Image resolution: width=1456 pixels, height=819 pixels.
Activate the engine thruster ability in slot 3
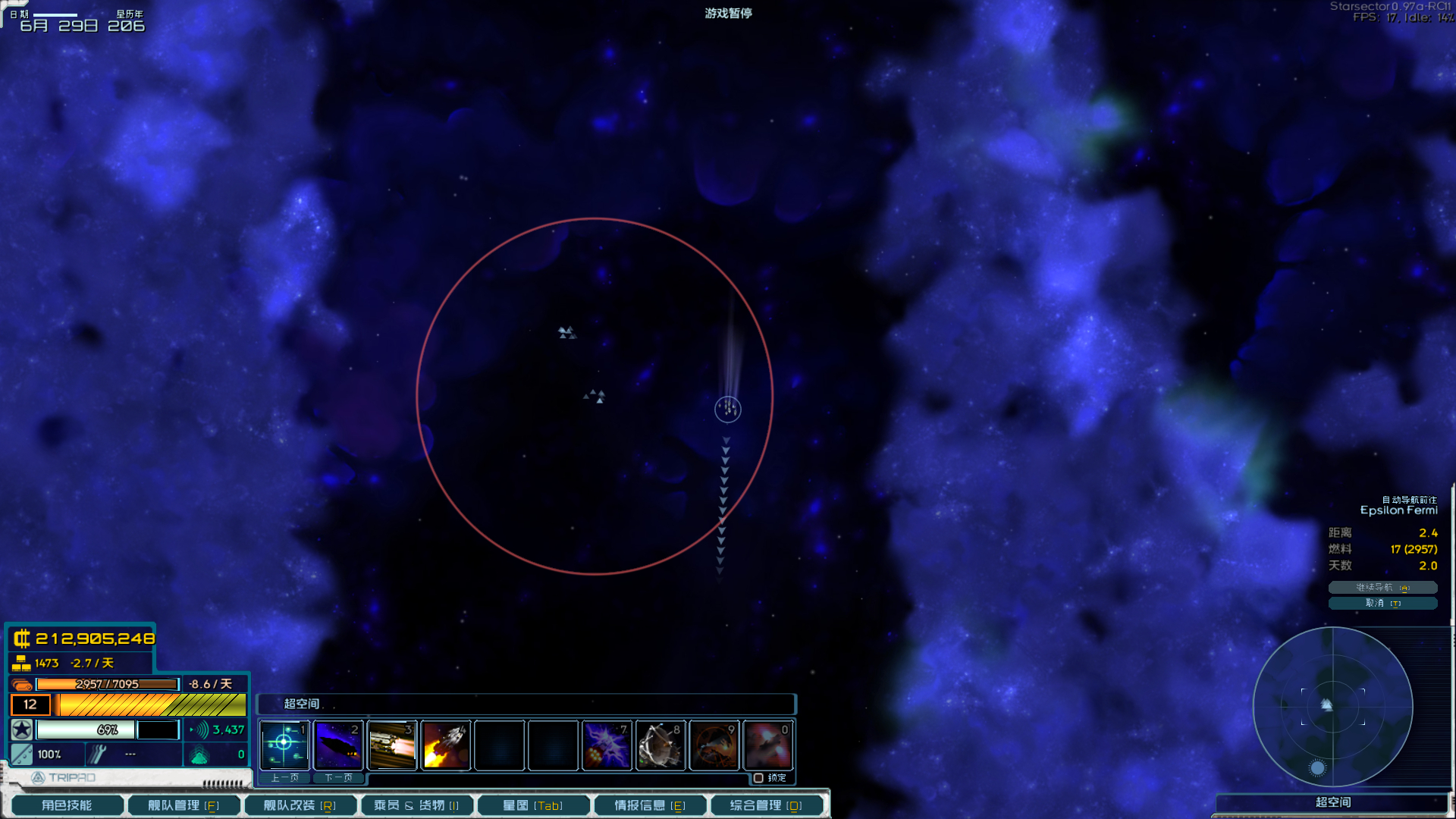tap(392, 745)
